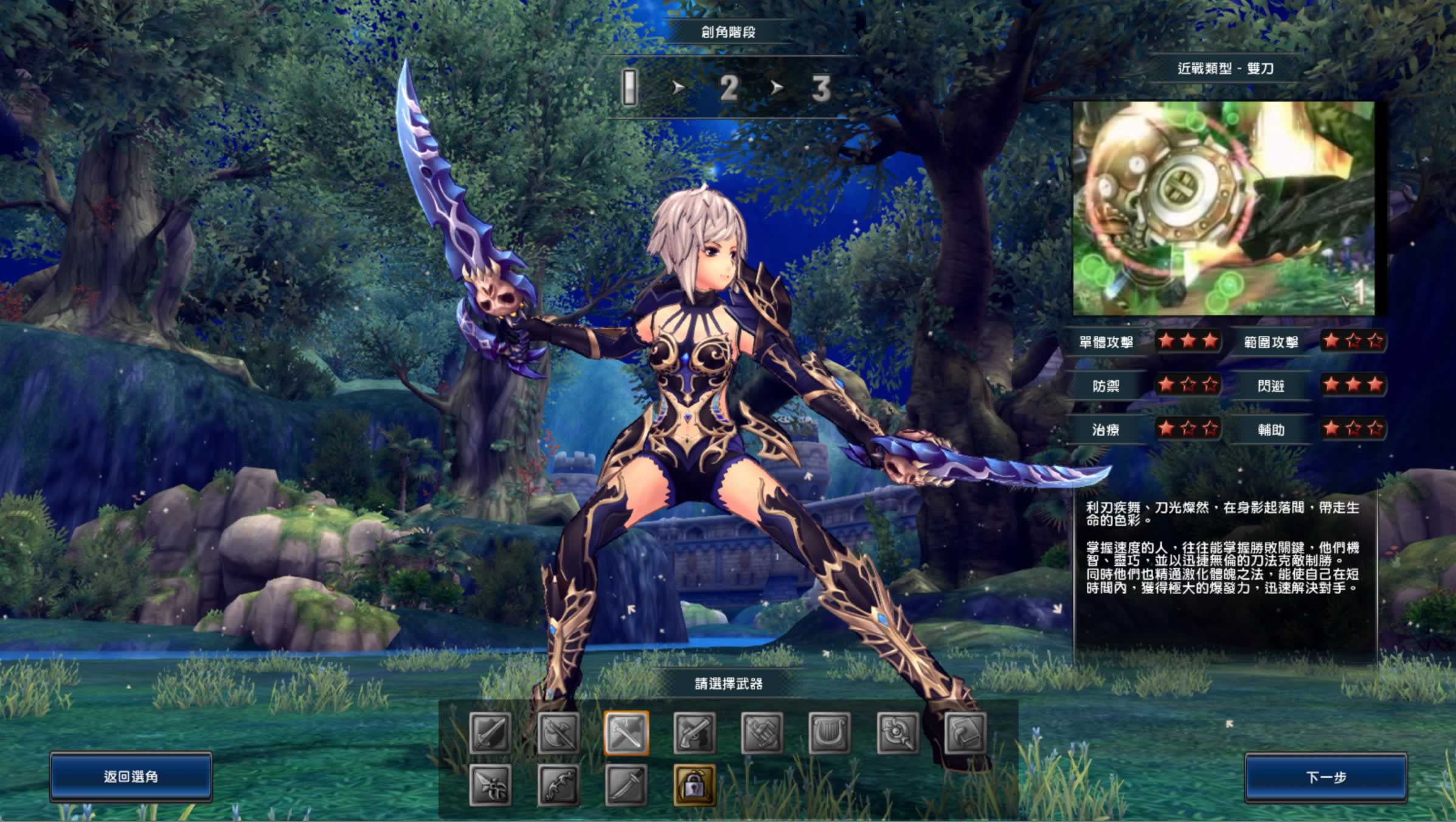1456x822 pixels.
Task: Pick the dual pistols weapon icon
Action: tap(695, 733)
